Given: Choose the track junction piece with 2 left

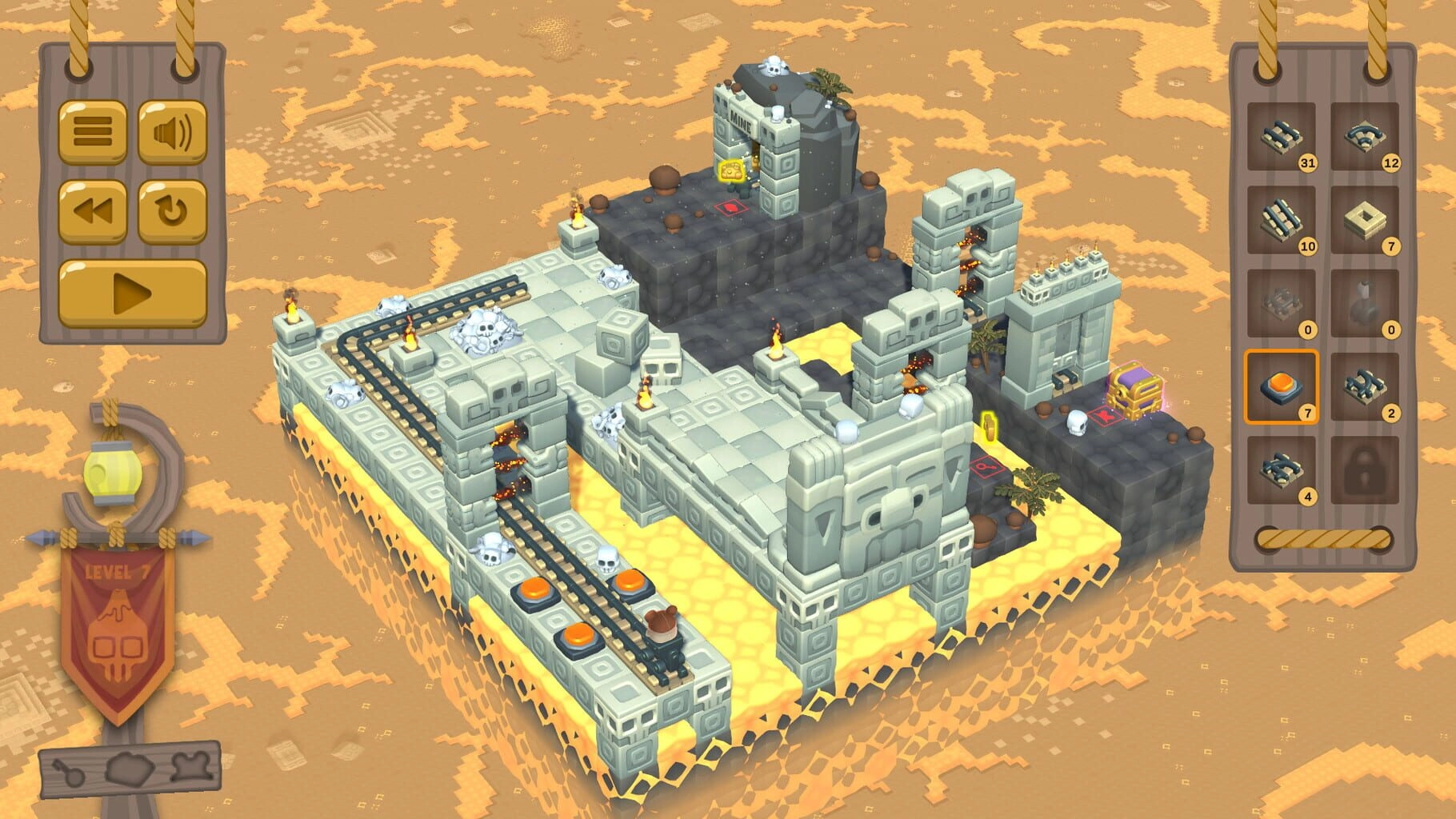Looking at the screenshot, I should pos(1366,387).
